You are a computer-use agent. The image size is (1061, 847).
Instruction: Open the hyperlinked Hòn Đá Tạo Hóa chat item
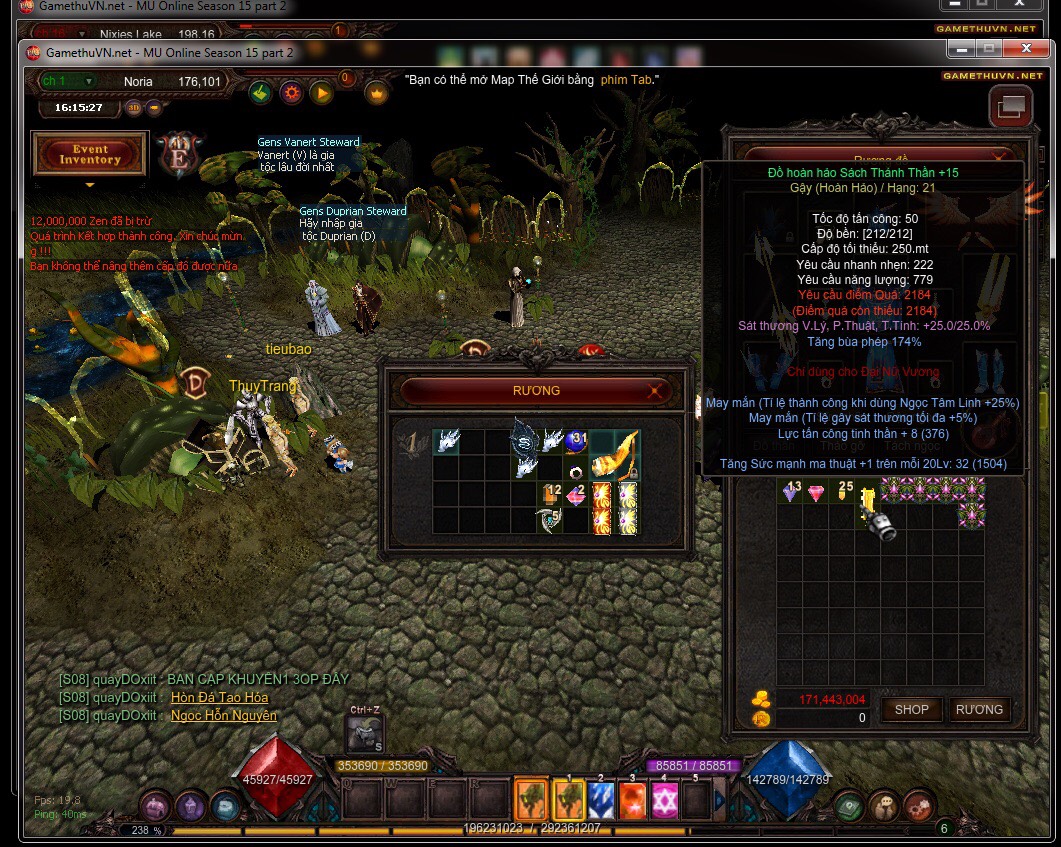tap(219, 697)
